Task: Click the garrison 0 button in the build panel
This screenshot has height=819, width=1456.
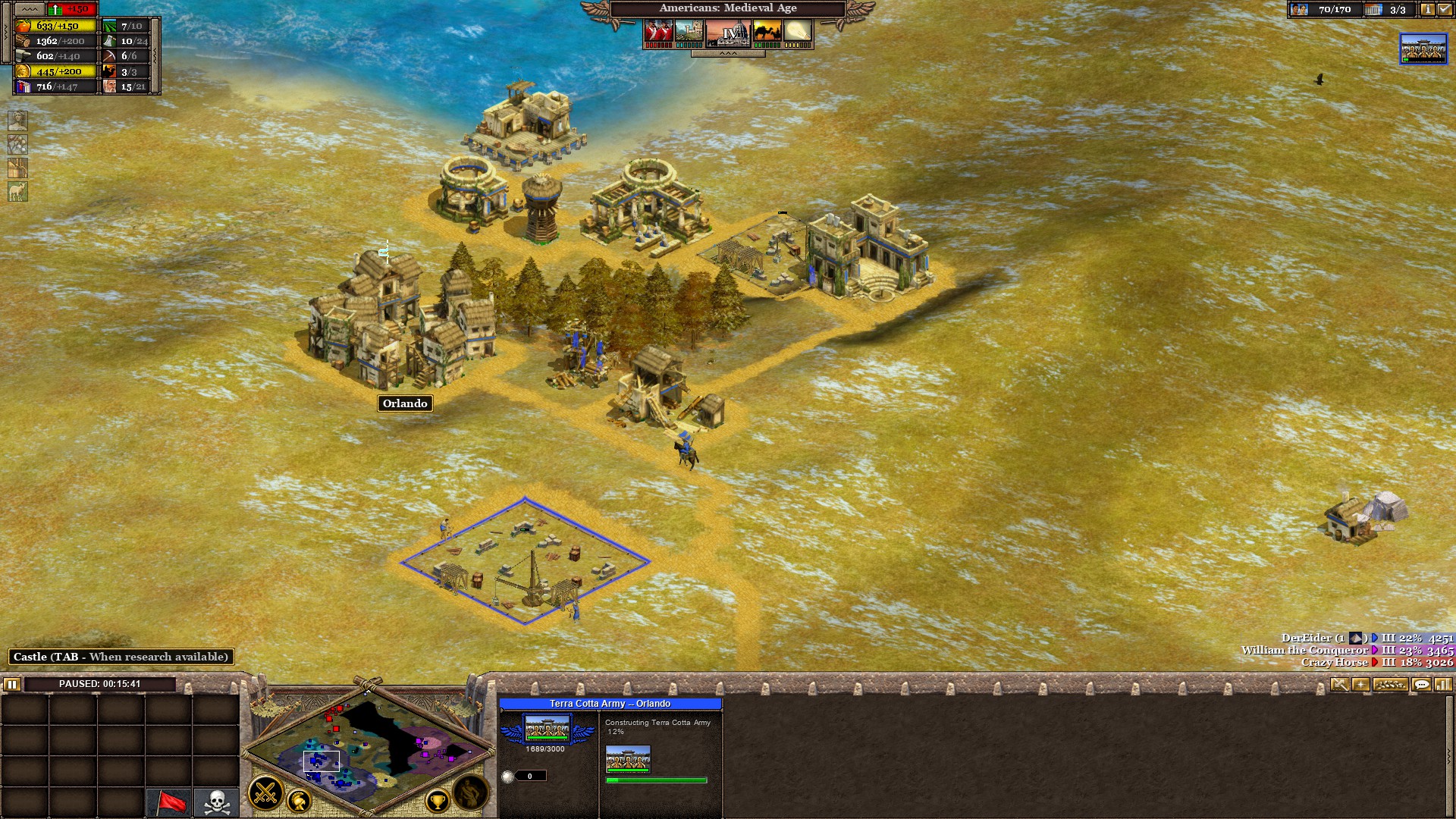Action: click(529, 776)
